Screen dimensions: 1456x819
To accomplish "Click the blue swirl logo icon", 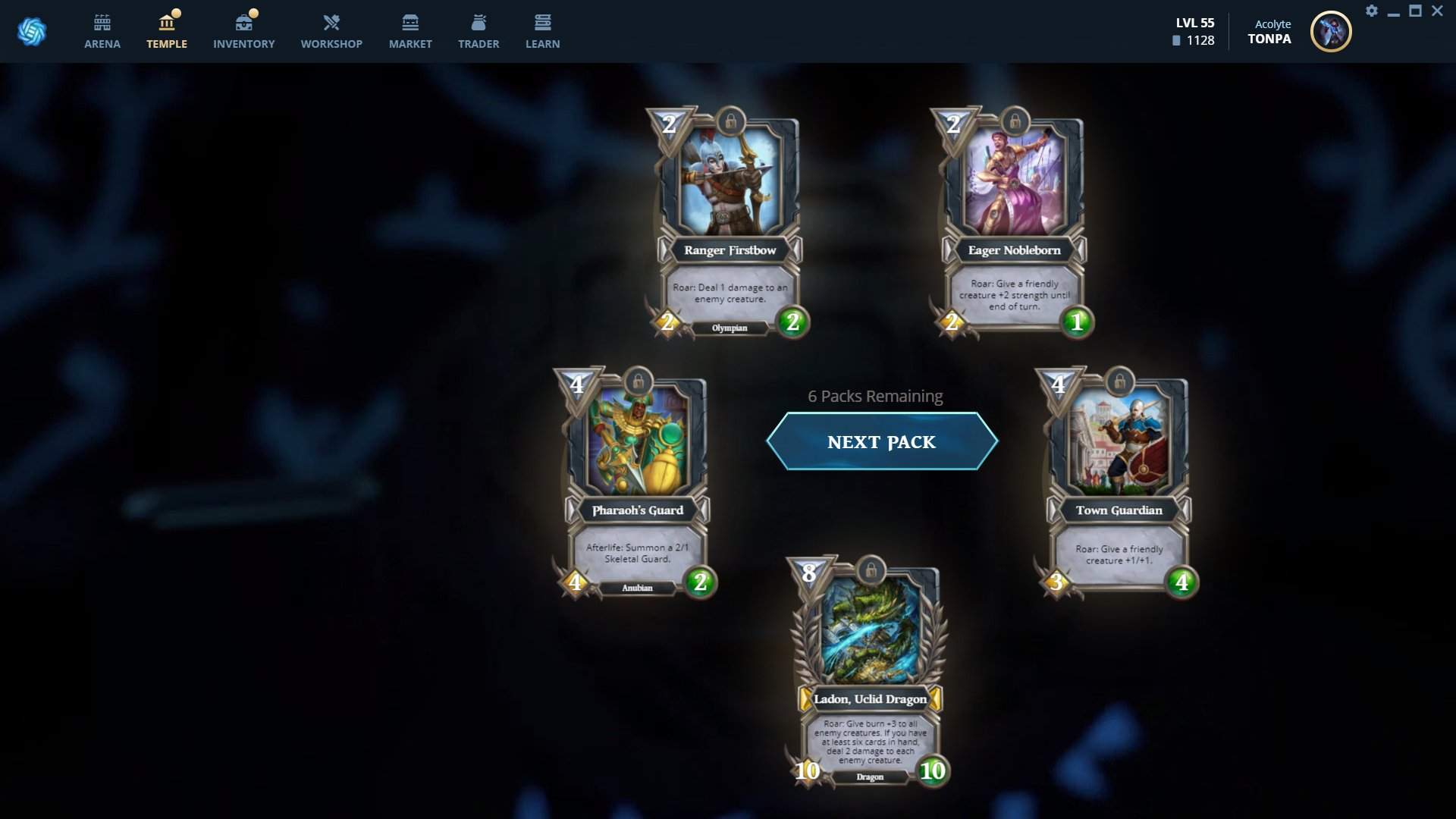I will click(32, 32).
